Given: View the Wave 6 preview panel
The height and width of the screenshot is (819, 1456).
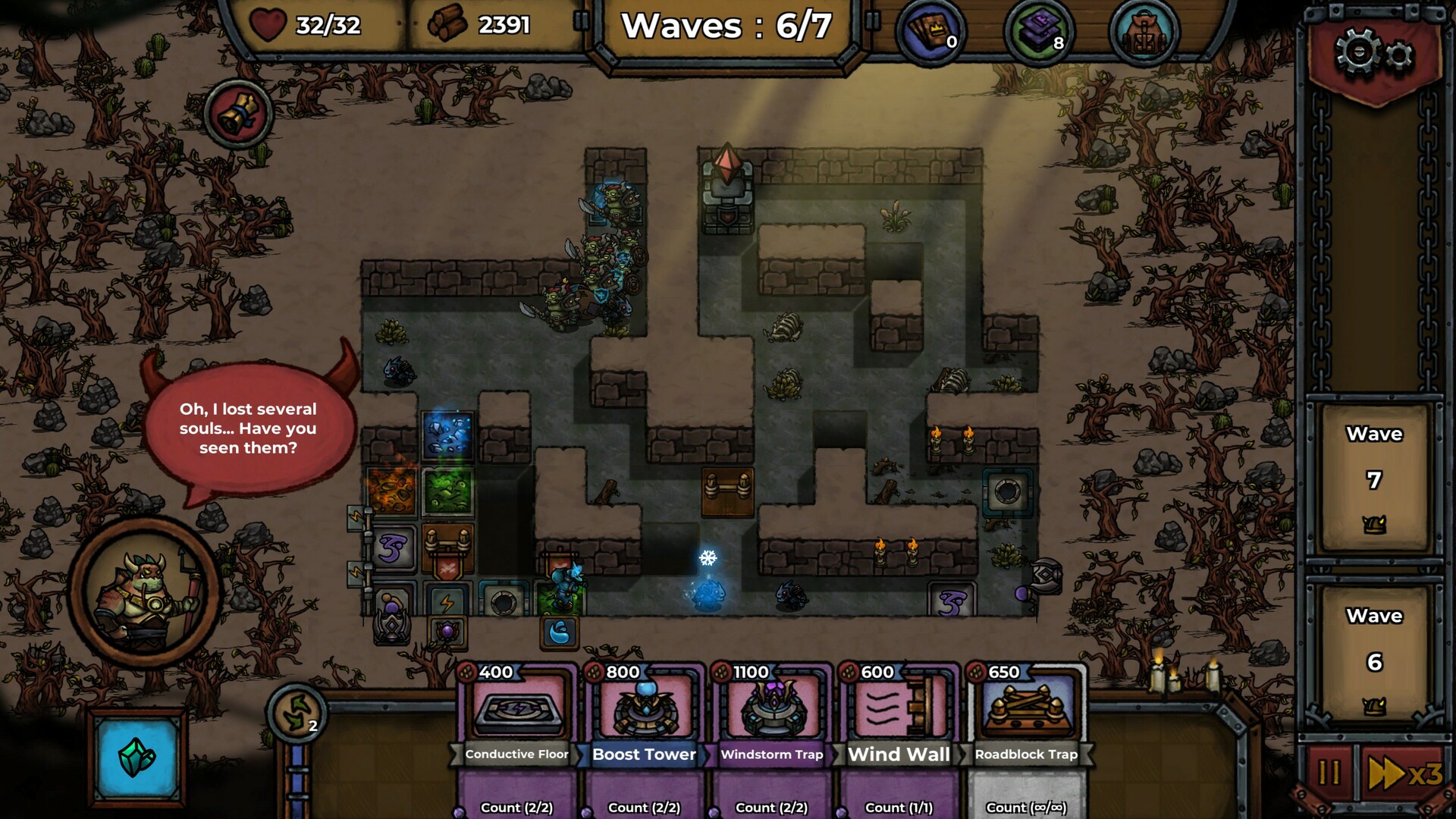Looking at the screenshot, I should point(1374,661).
